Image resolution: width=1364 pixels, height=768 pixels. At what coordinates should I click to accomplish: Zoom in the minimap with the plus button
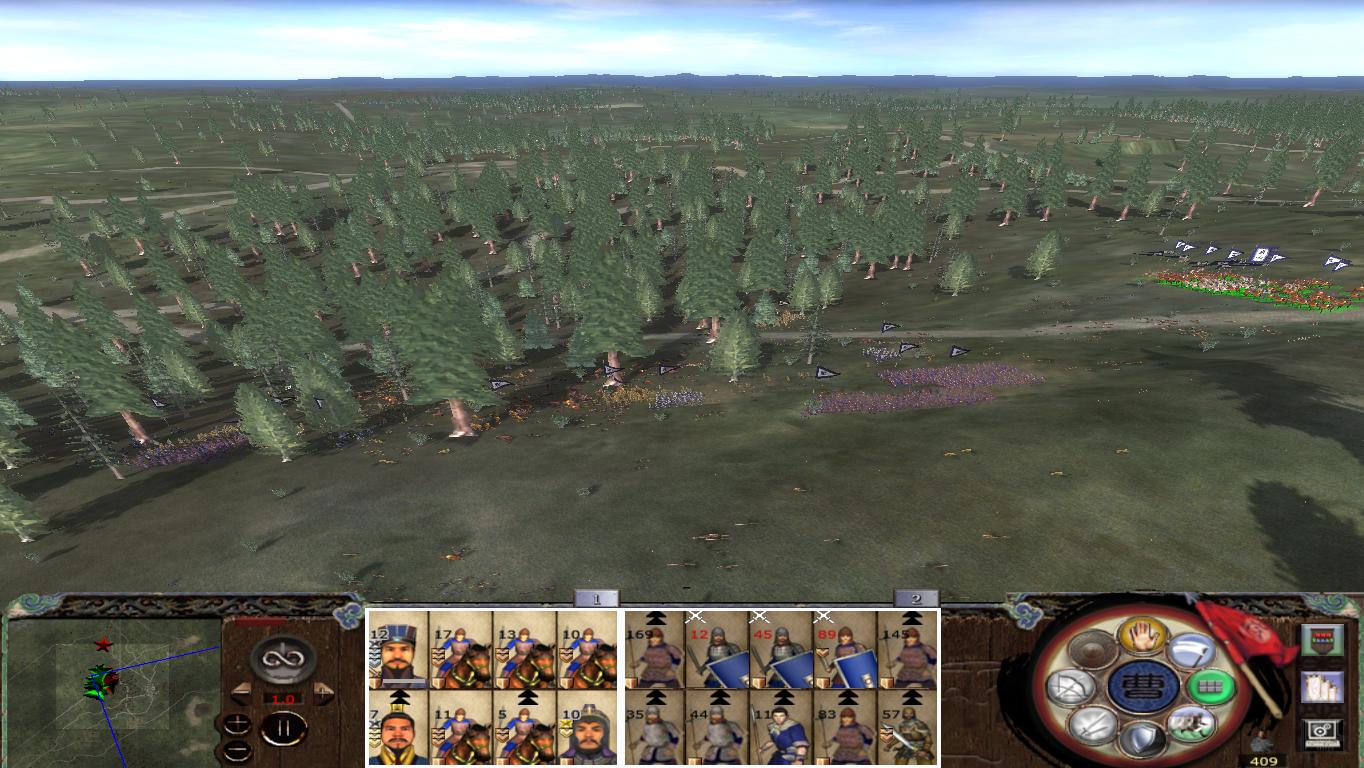tap(237, 724)
